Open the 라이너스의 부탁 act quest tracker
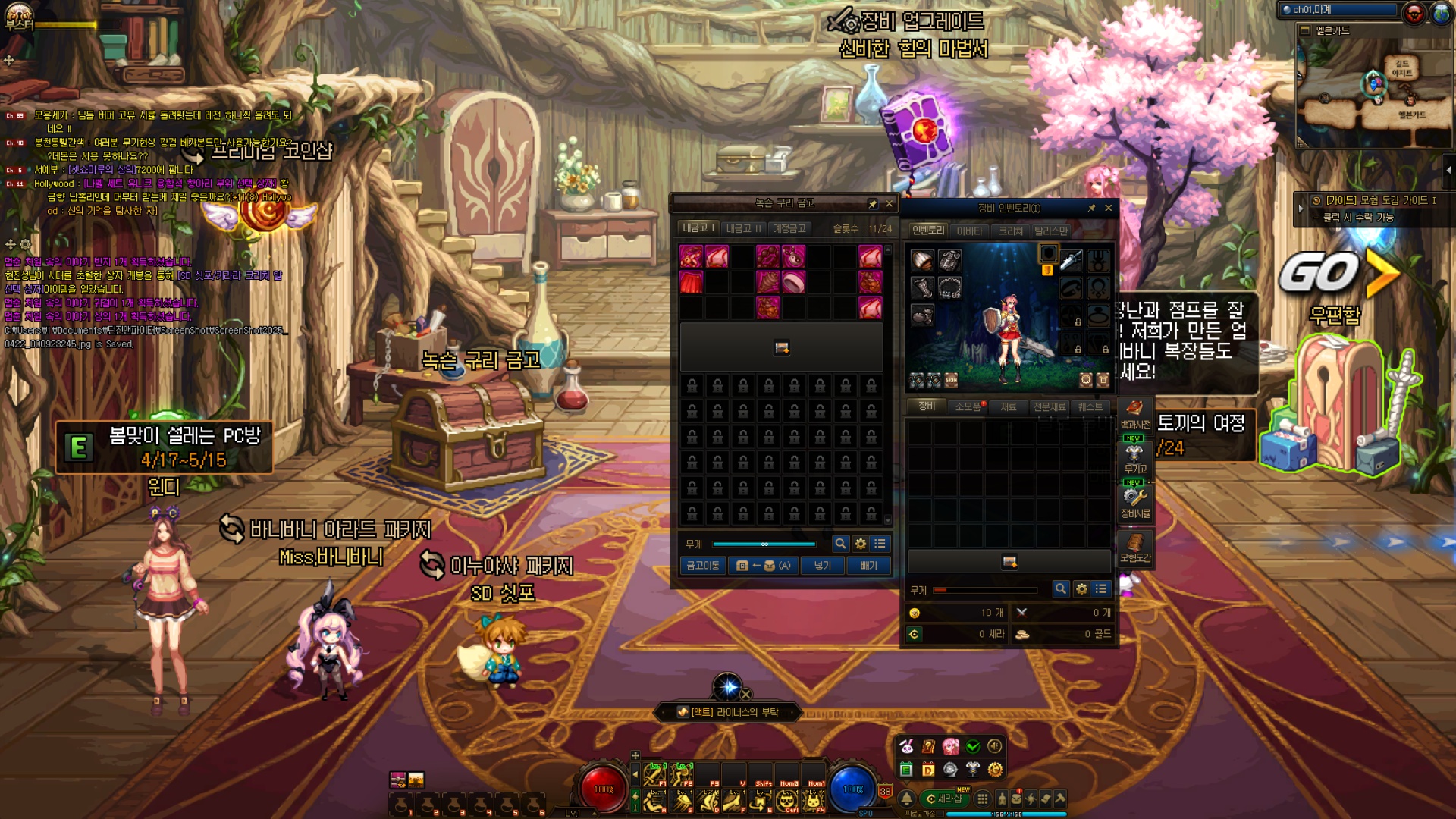The width and height of the screenshot is (1456, 819). point(727,712)
